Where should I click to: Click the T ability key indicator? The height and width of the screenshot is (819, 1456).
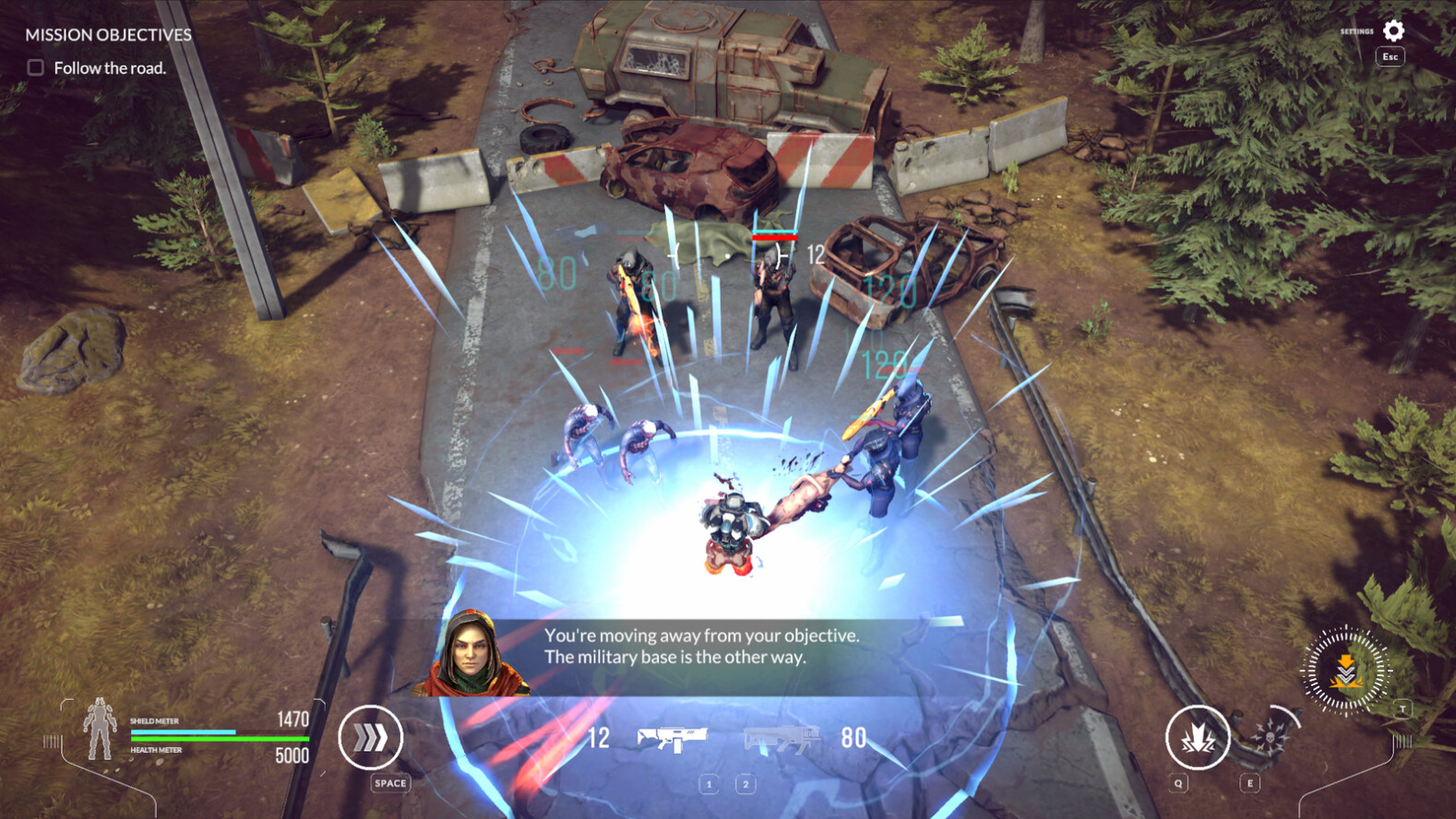click(1402, 708)
